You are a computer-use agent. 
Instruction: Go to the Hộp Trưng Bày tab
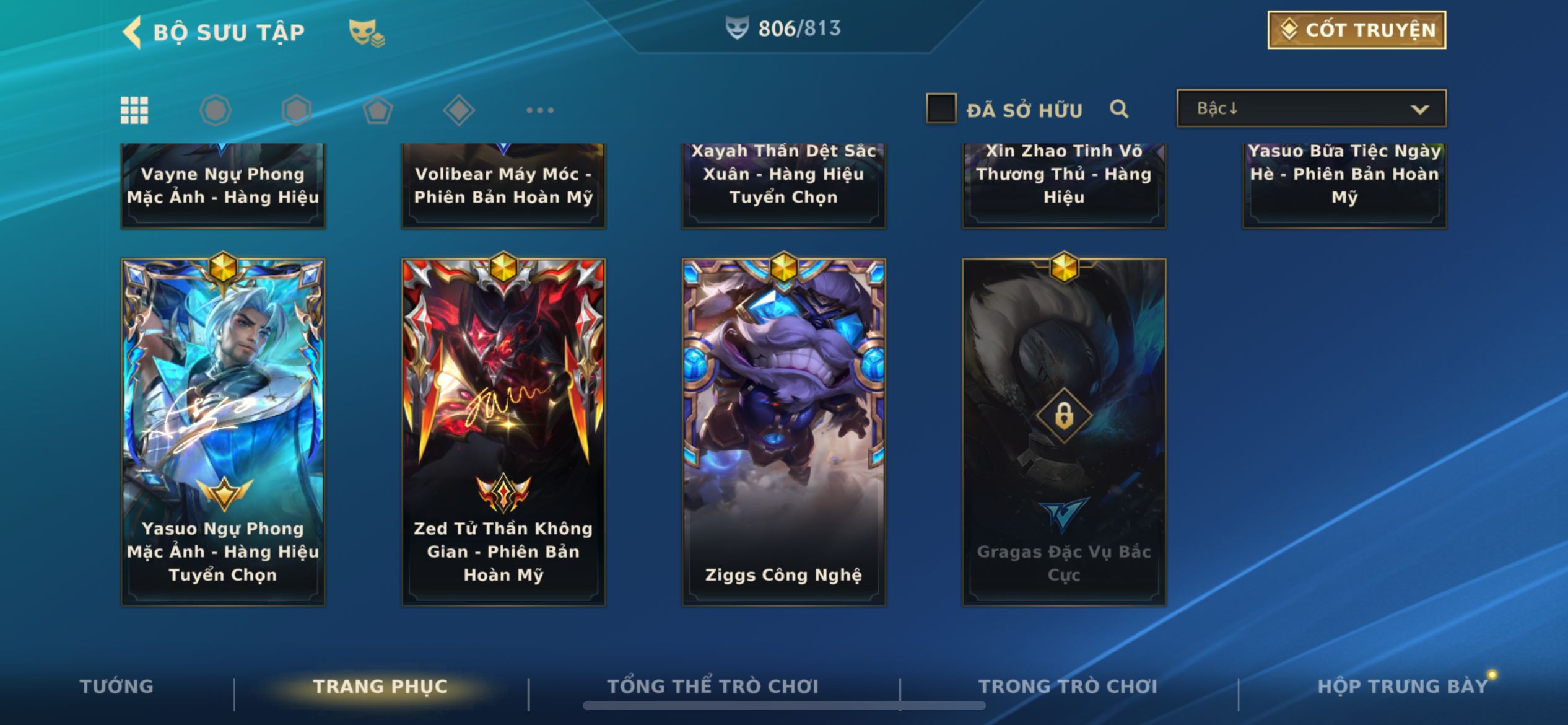[x=1402, y=686]
